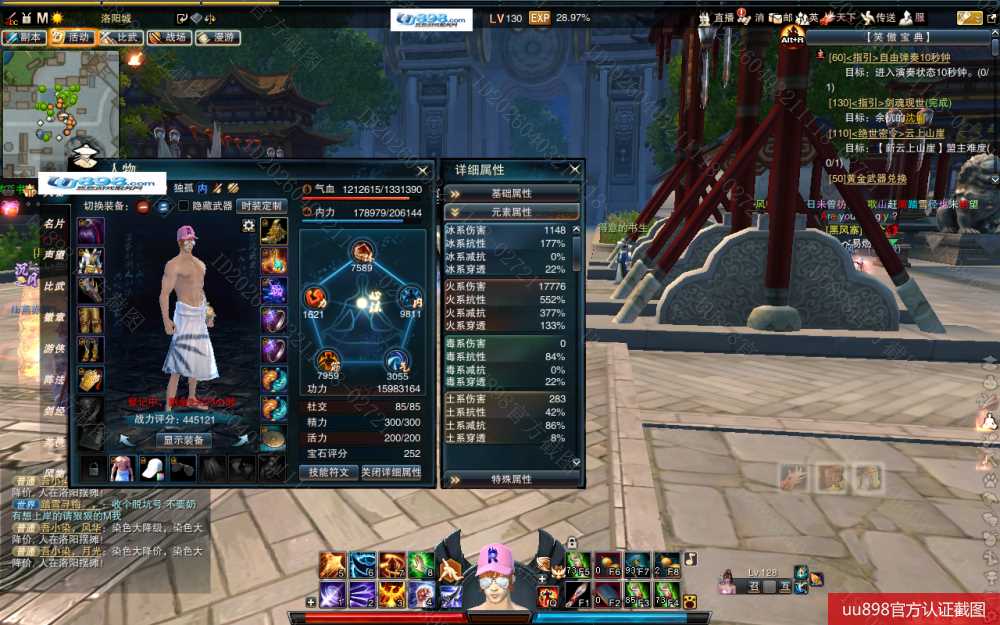
Task: Close the 详细属性 detailed attributes window
Action: click(575, 170)
